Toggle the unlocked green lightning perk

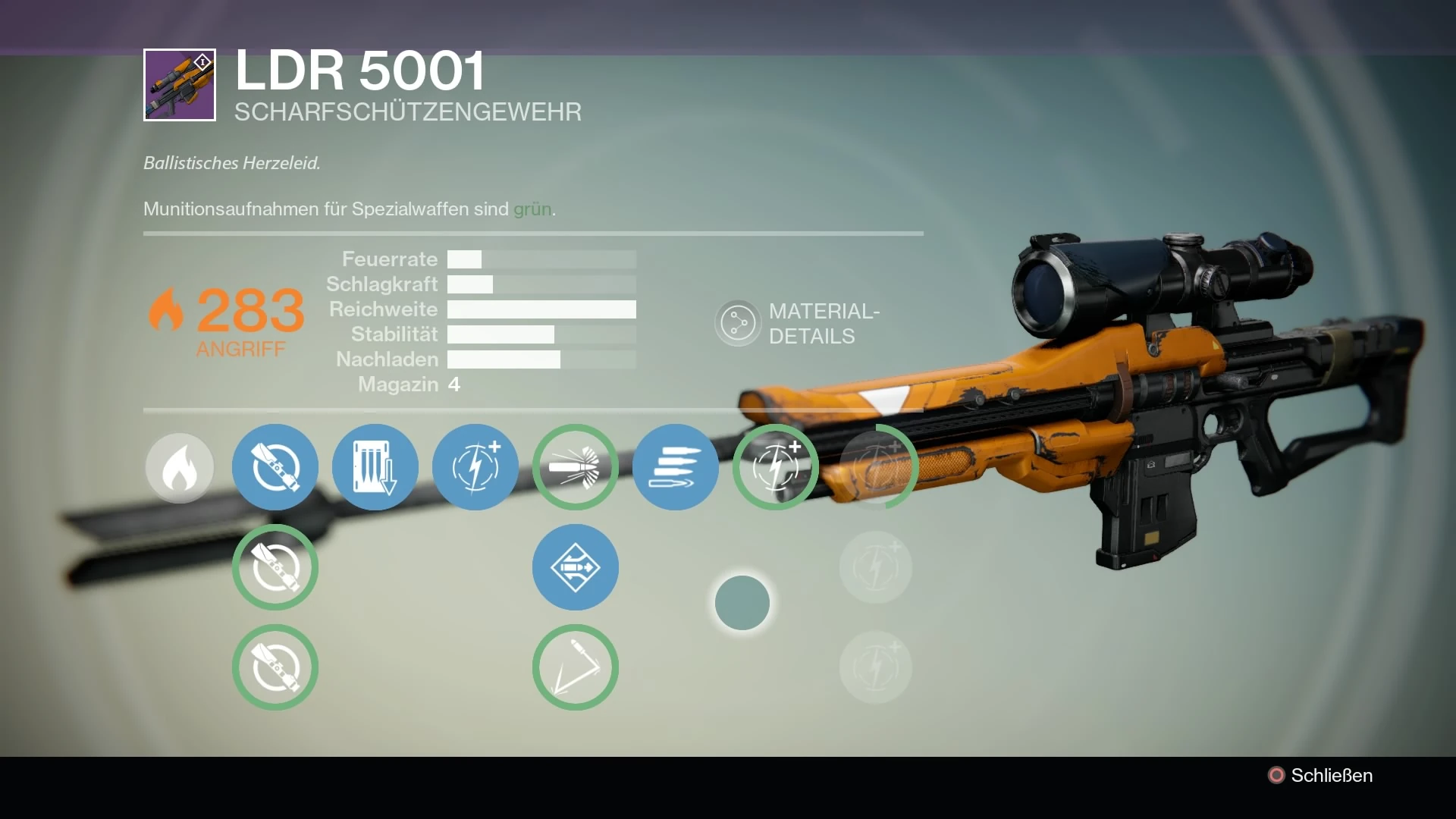(775, 468)
